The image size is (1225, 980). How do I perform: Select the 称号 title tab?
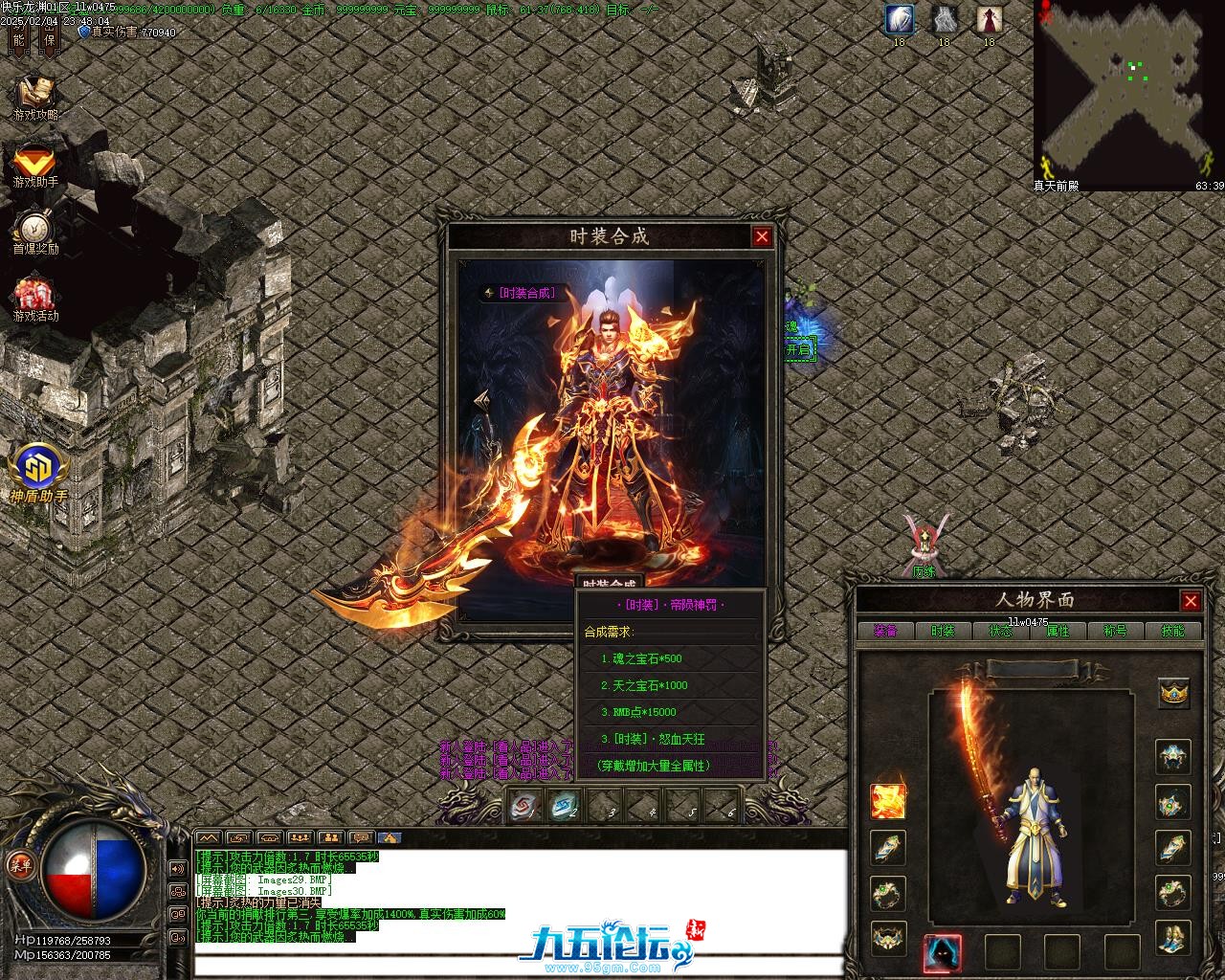1115,631
